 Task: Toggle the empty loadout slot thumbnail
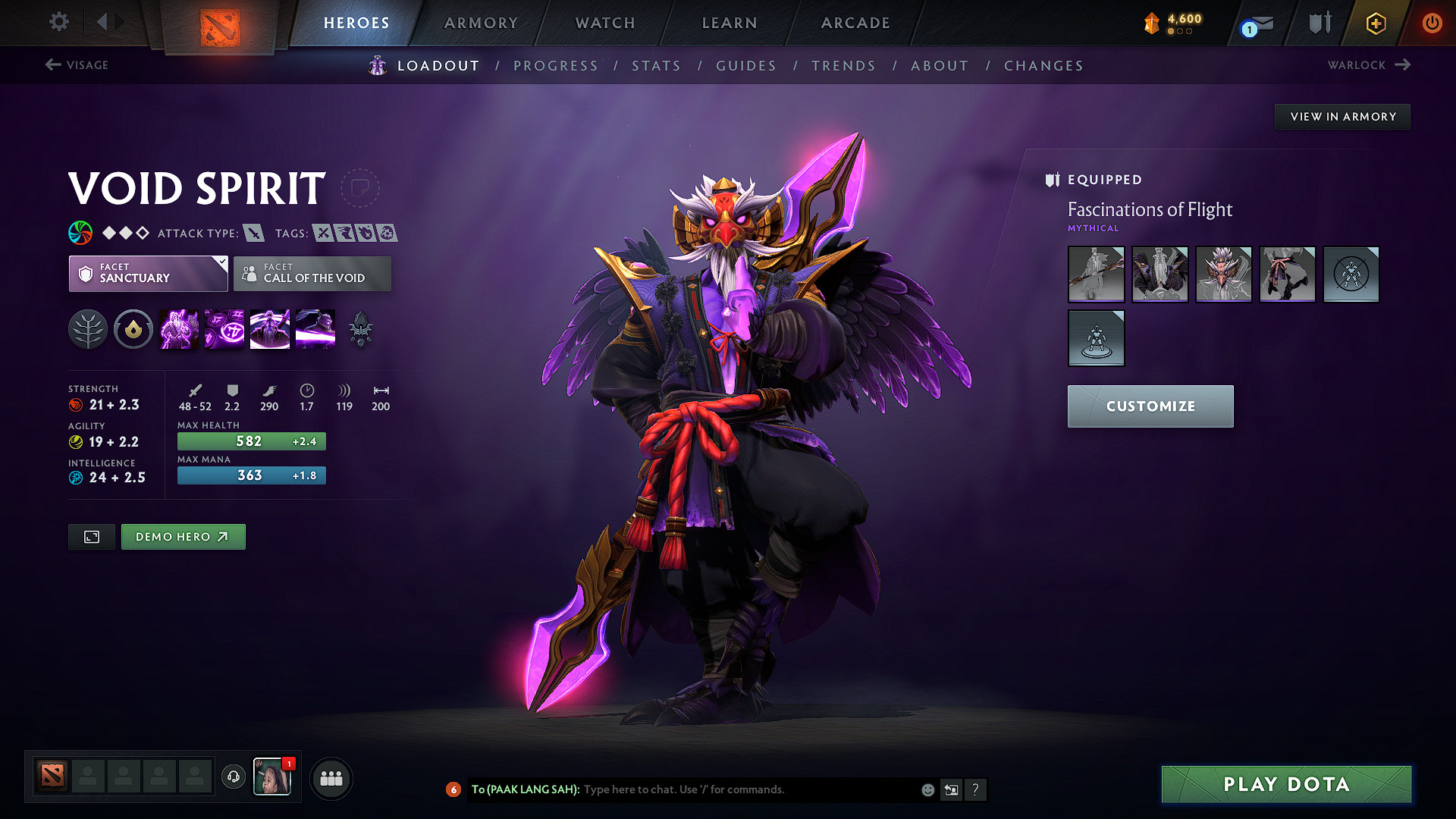(1351, 275)
